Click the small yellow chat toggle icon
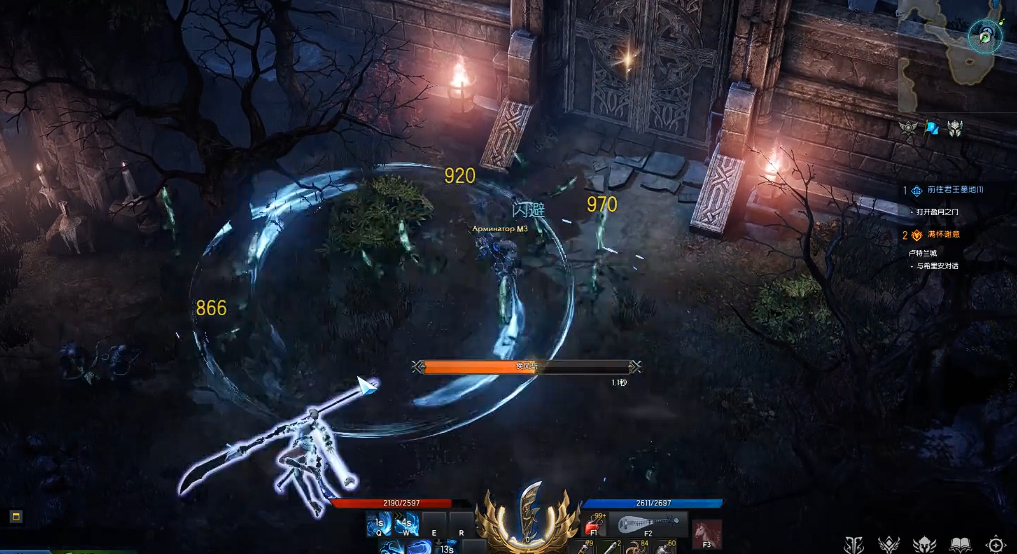1017x554 pixels. 16,516
